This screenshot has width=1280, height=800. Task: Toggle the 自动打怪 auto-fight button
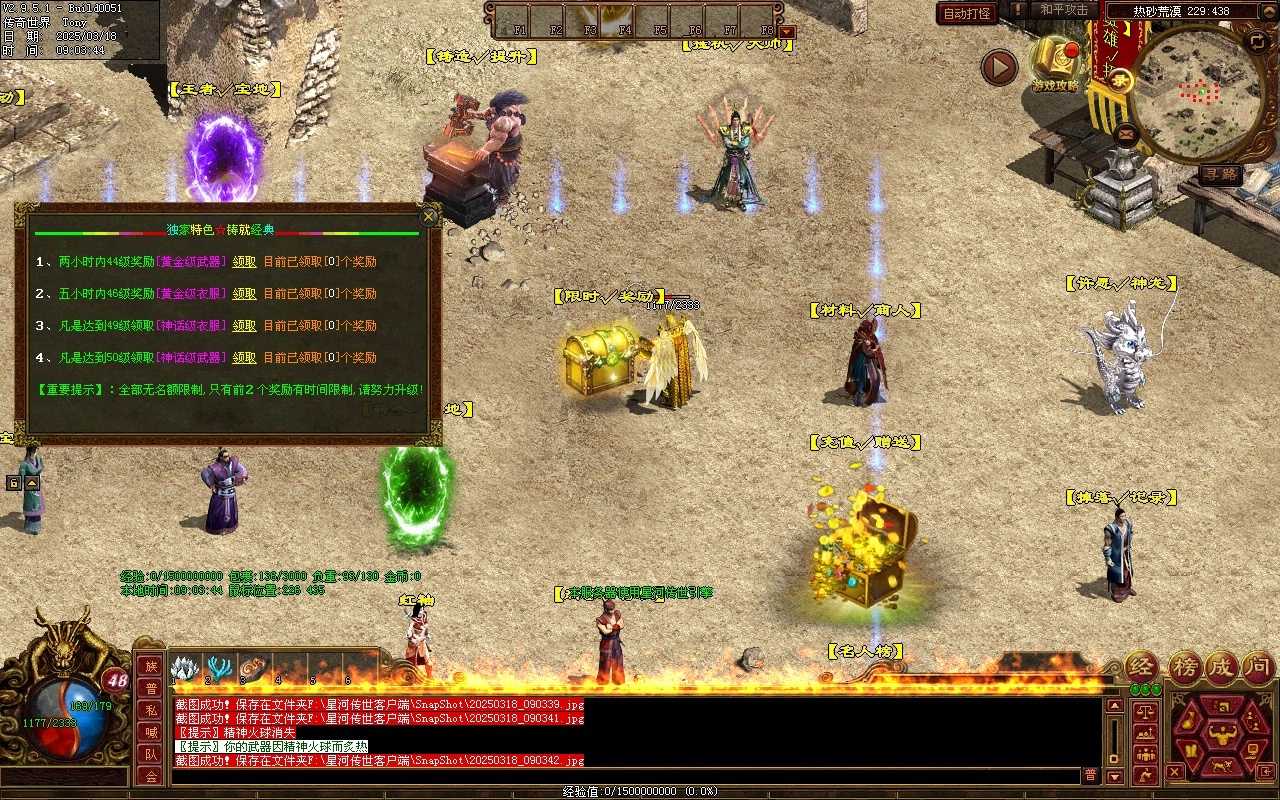tap(966, 13)
